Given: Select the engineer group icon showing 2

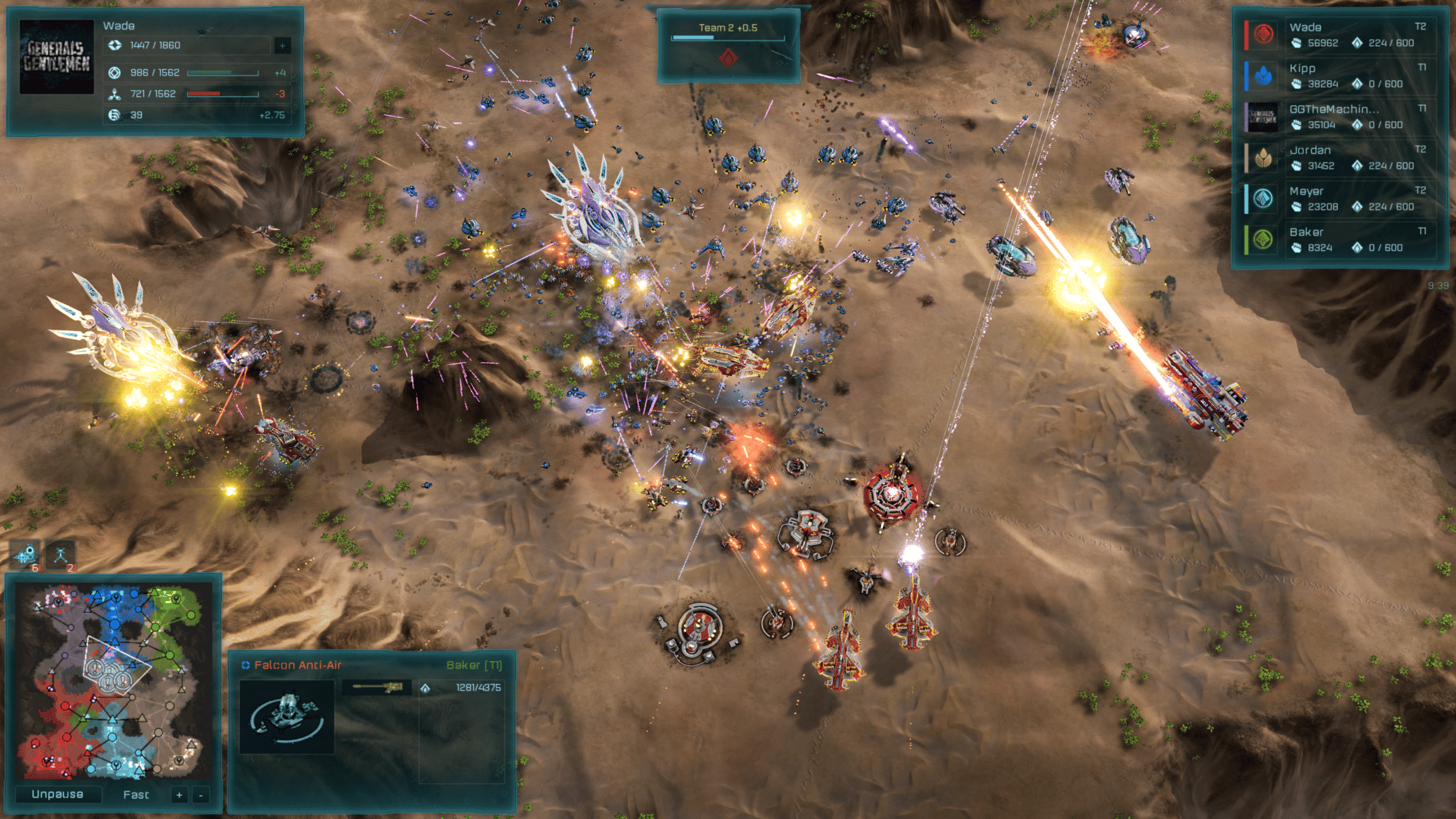Looking at the screenshot, I should (x=61, y=556).
